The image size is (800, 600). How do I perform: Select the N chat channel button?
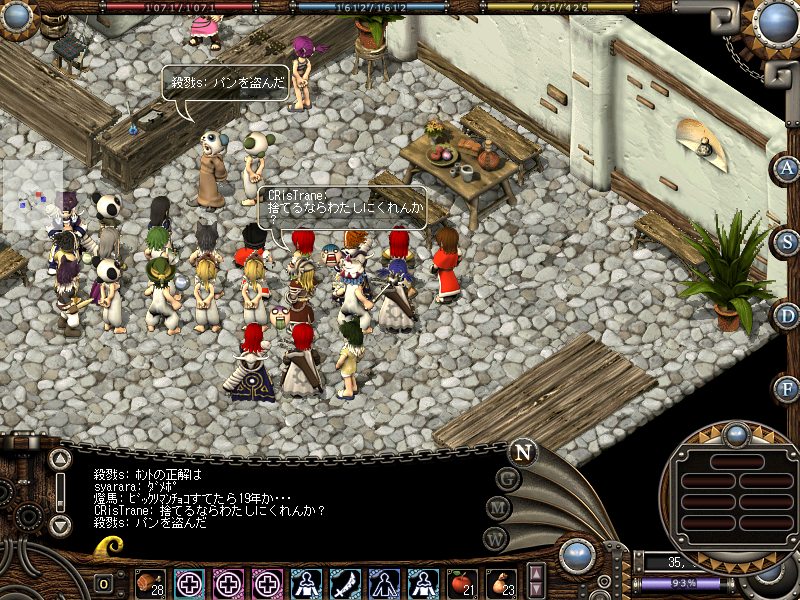tap(522, 451)
